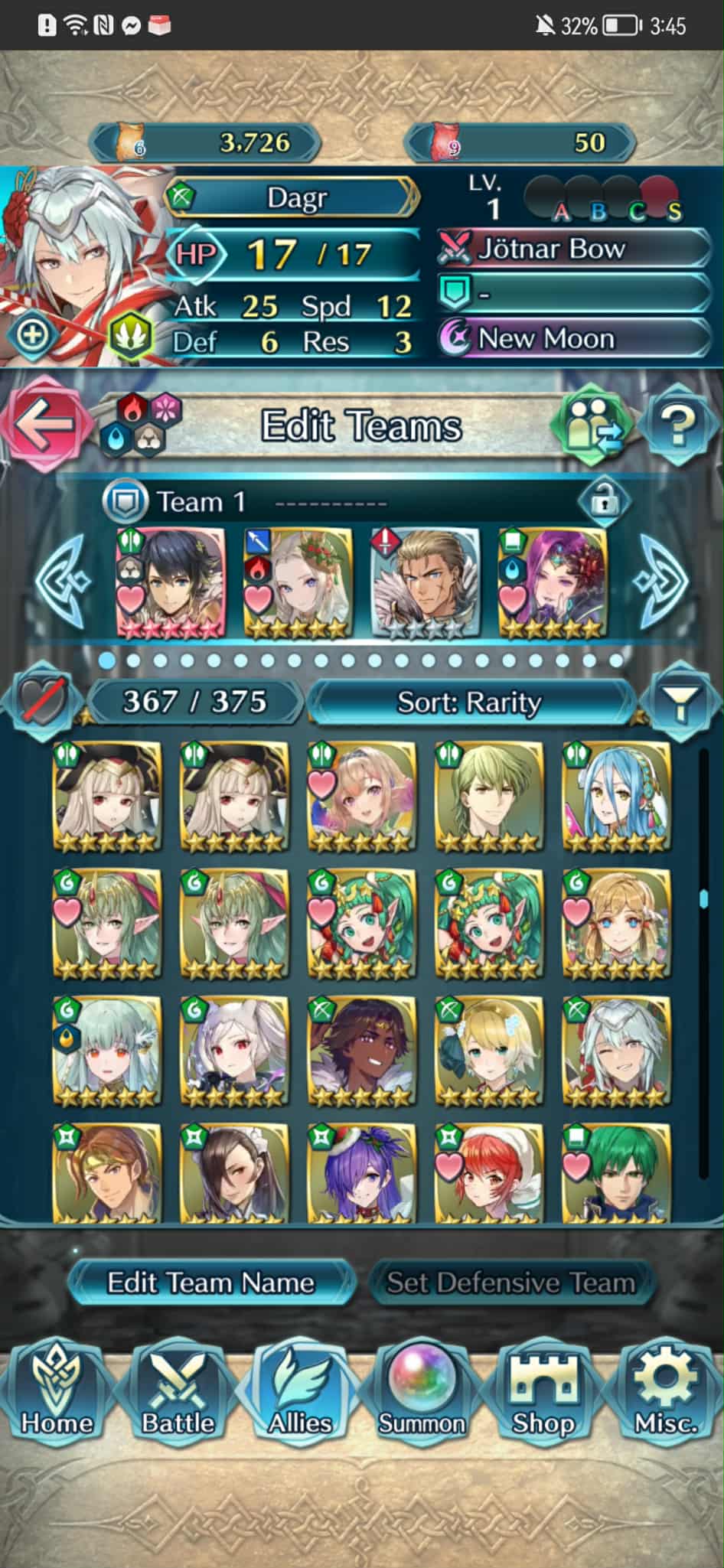Tap the green swap allies button
The height and width of the screenshot is (1568, 724).
click(x=595, y=425)
